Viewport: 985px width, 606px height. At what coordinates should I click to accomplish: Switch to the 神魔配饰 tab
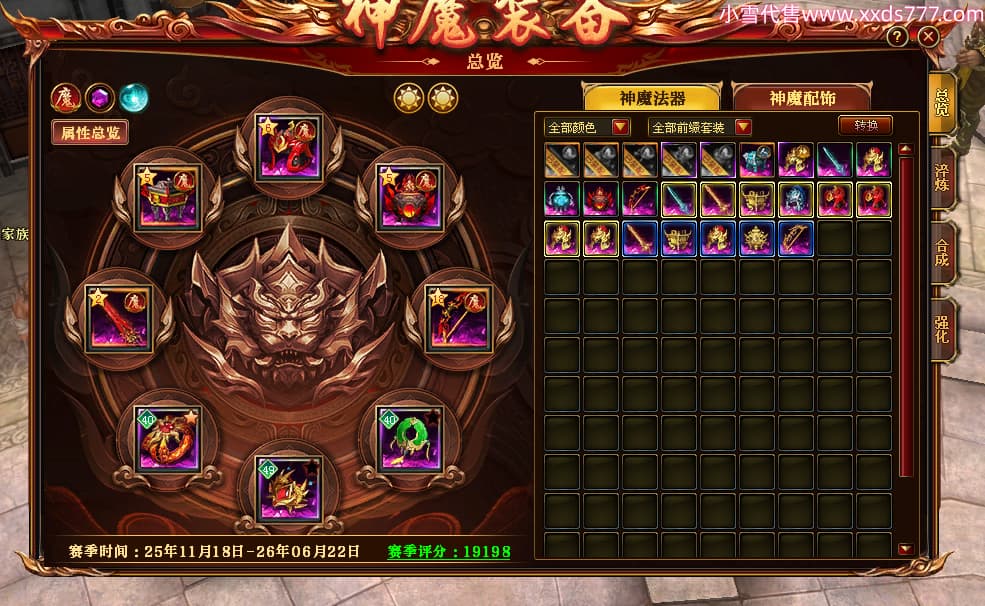(802, 98)
